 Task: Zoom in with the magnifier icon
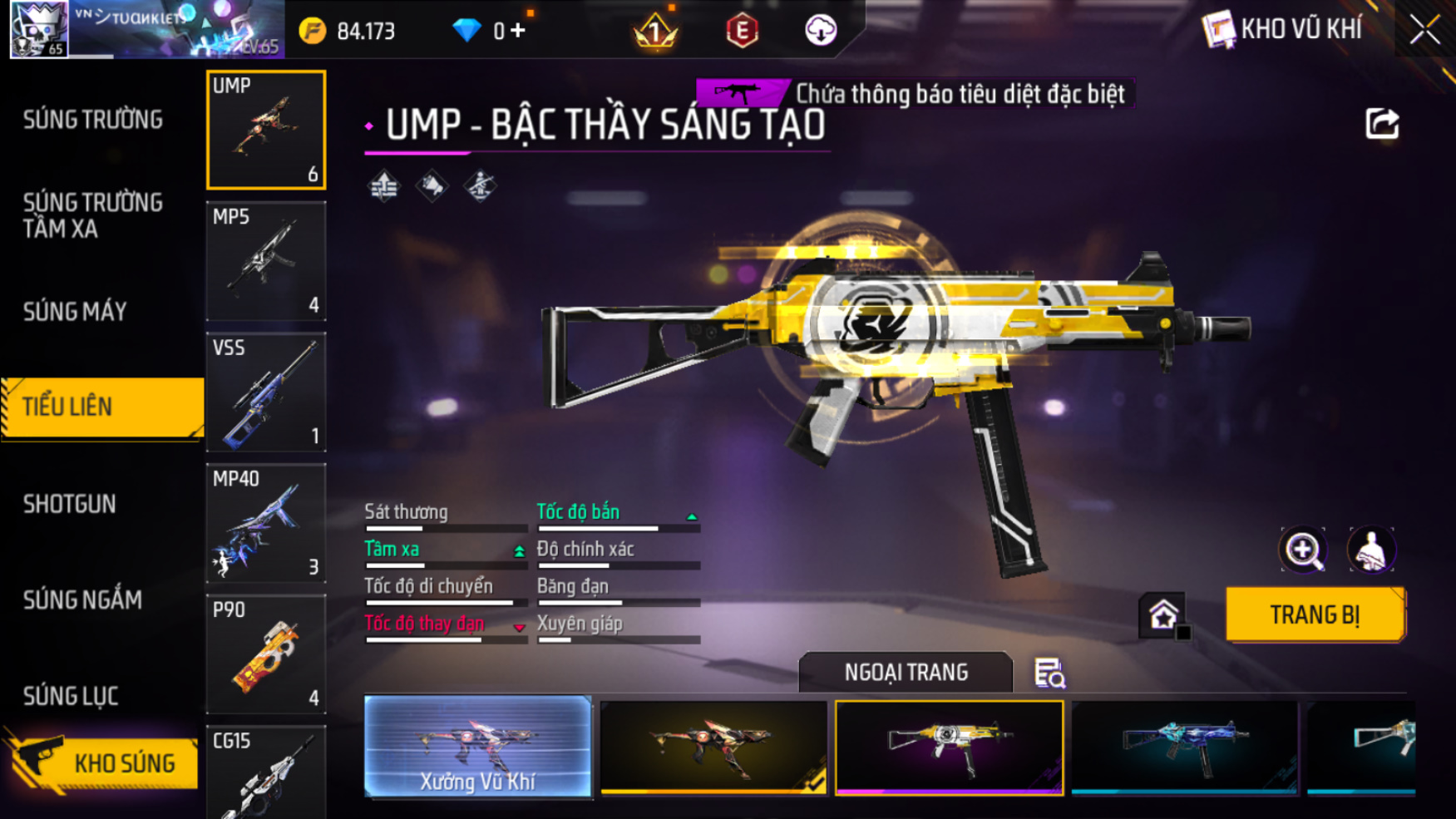(x=1303, y=550)
